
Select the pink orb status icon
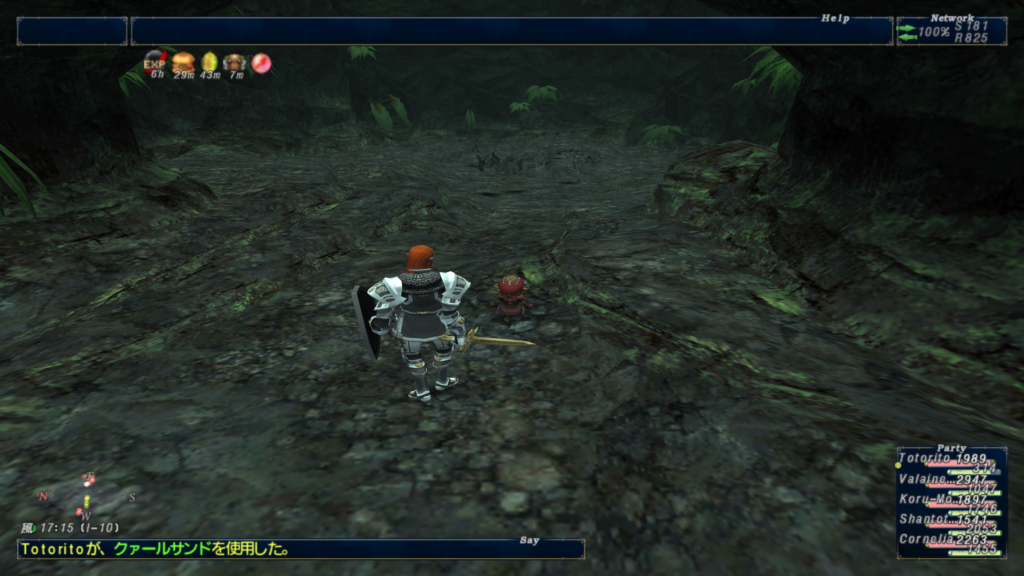point(261,62)
